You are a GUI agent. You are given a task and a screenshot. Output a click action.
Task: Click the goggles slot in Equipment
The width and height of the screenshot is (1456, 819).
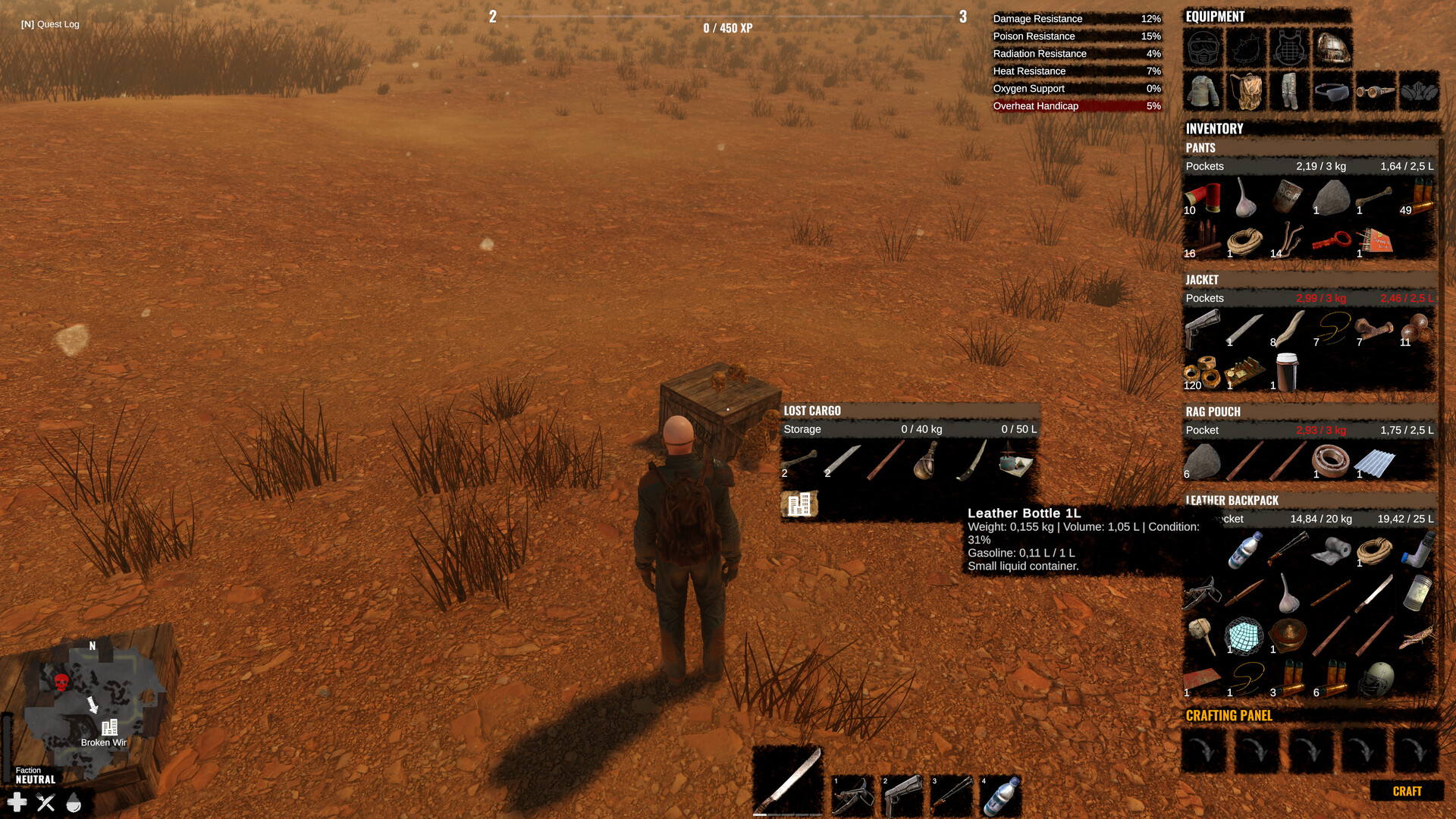tap(1376, 93)
